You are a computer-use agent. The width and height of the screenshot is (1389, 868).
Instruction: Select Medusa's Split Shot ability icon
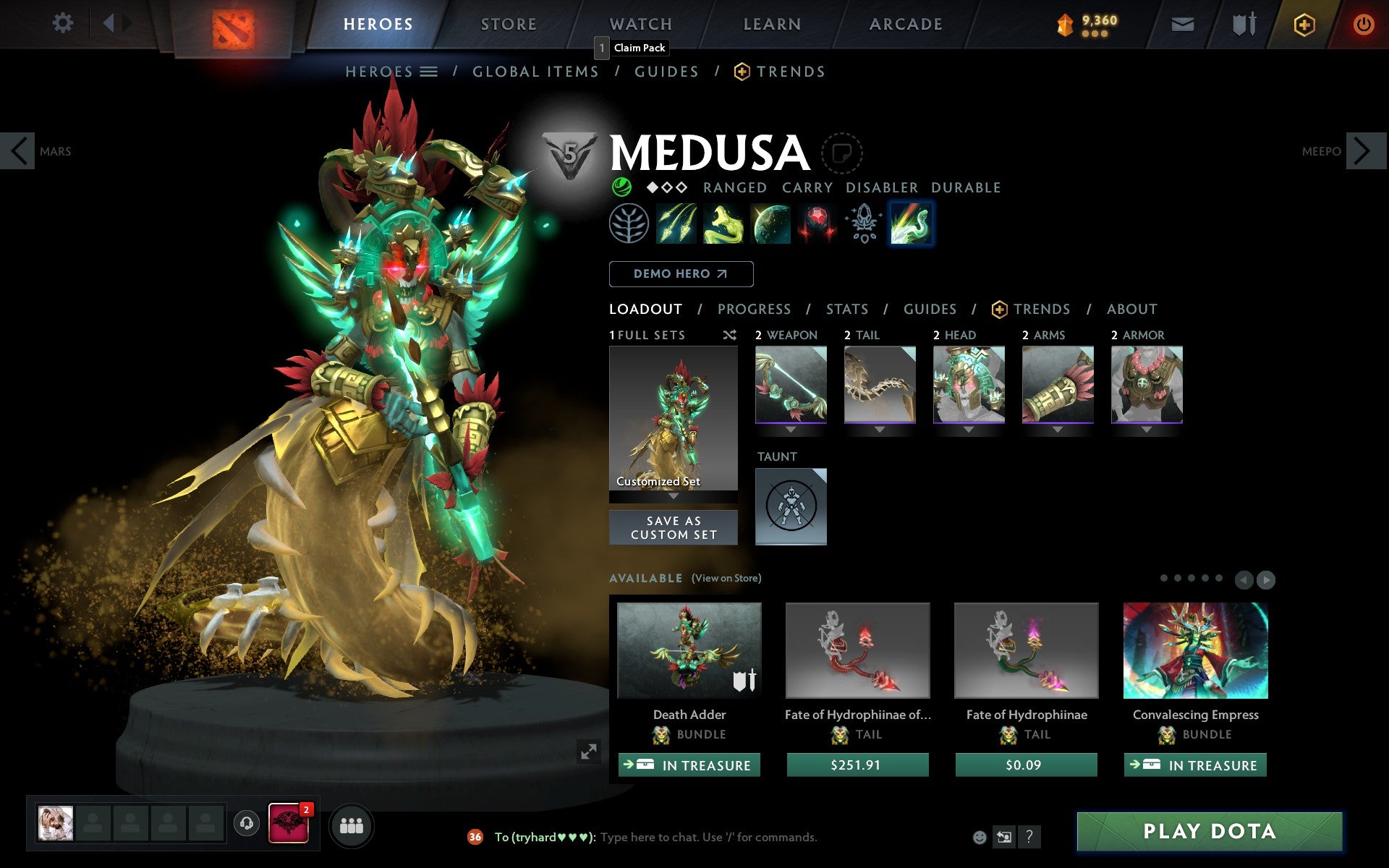pos(676,223)
